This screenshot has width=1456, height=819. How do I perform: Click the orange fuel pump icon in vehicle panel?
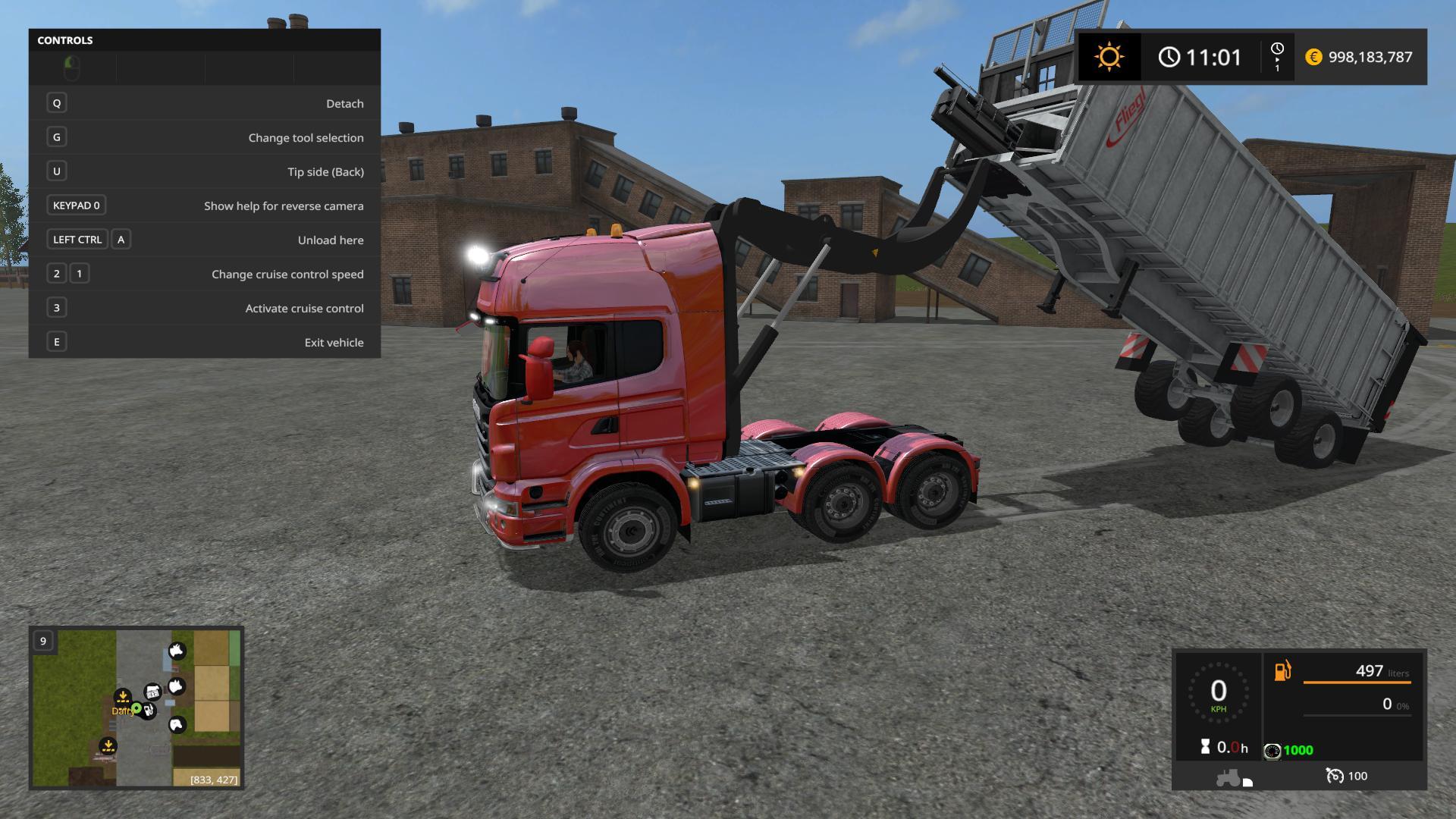point(1282,671)
